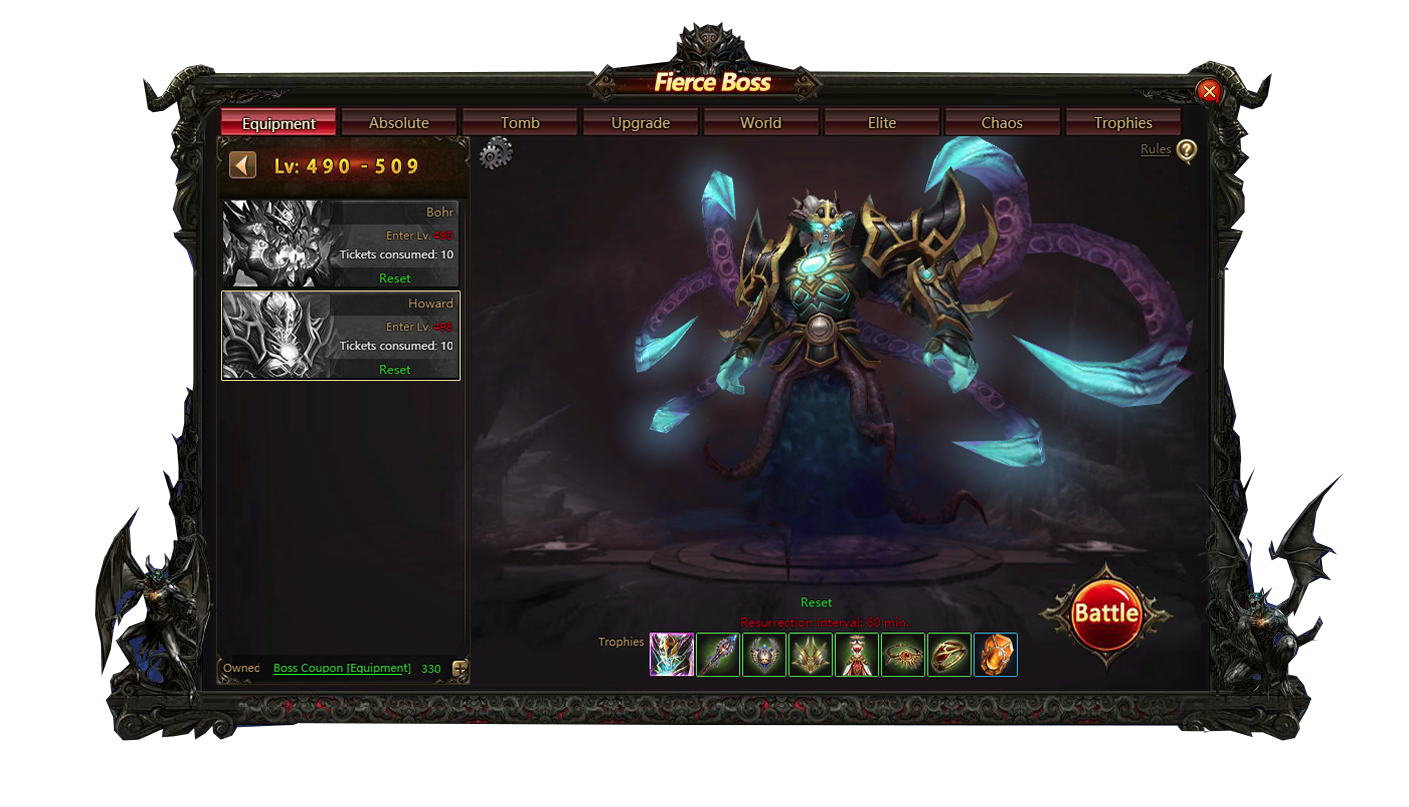
Task: View the Rules help link
Action: (x=1156, y=150)
